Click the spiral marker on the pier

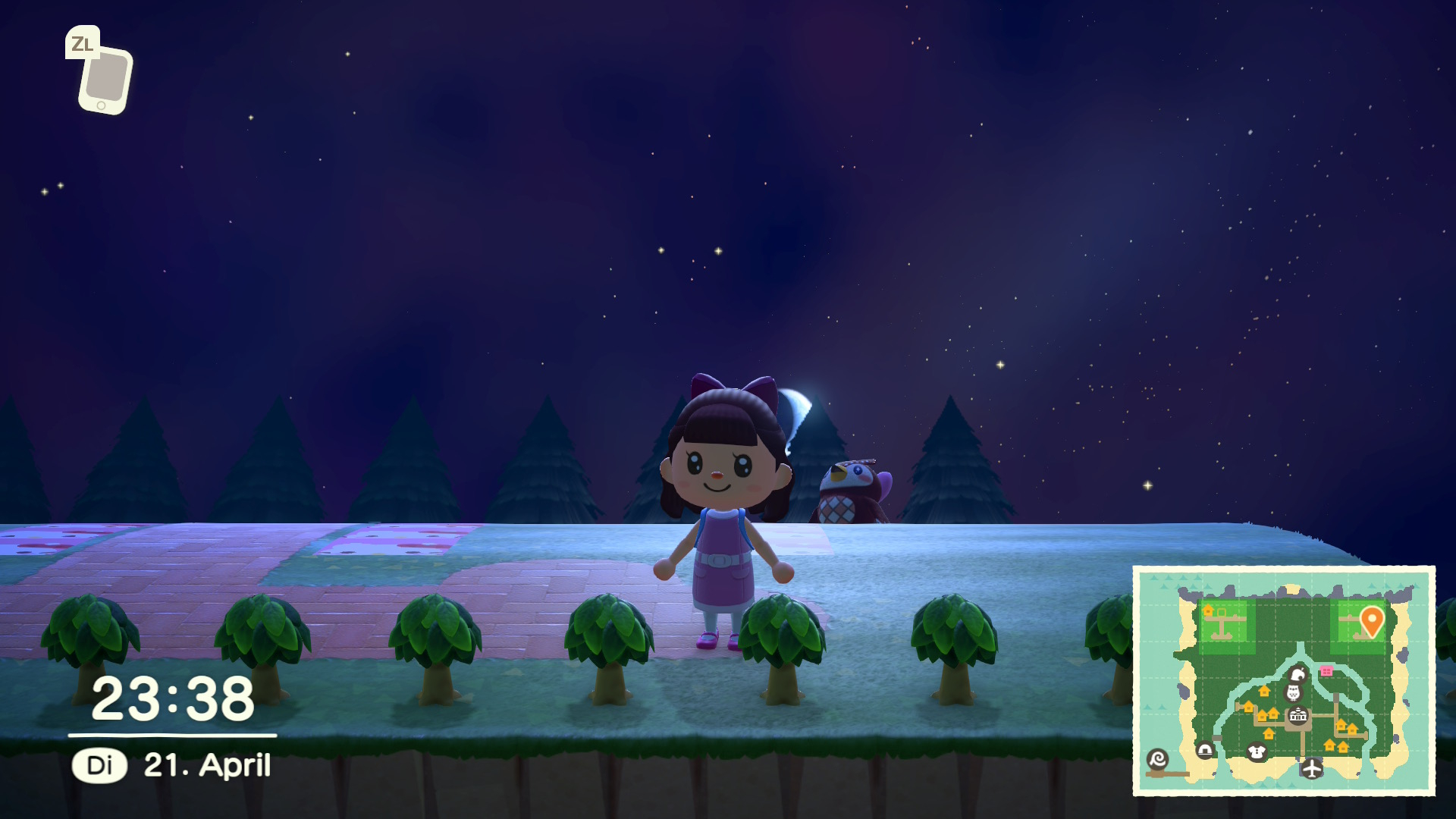click(1158, 758)
